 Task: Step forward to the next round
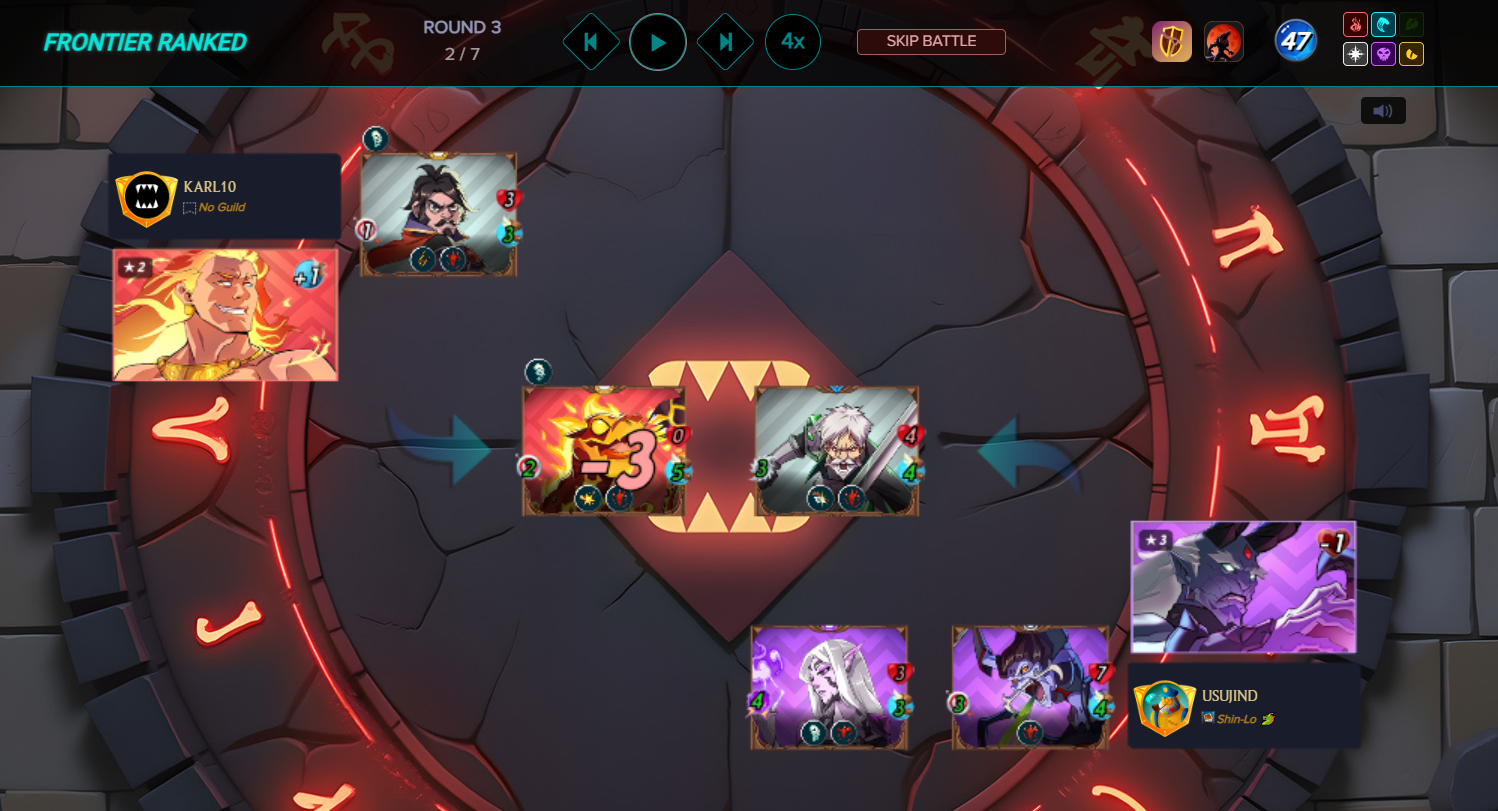pyautogui.click(x=725, y=42)
